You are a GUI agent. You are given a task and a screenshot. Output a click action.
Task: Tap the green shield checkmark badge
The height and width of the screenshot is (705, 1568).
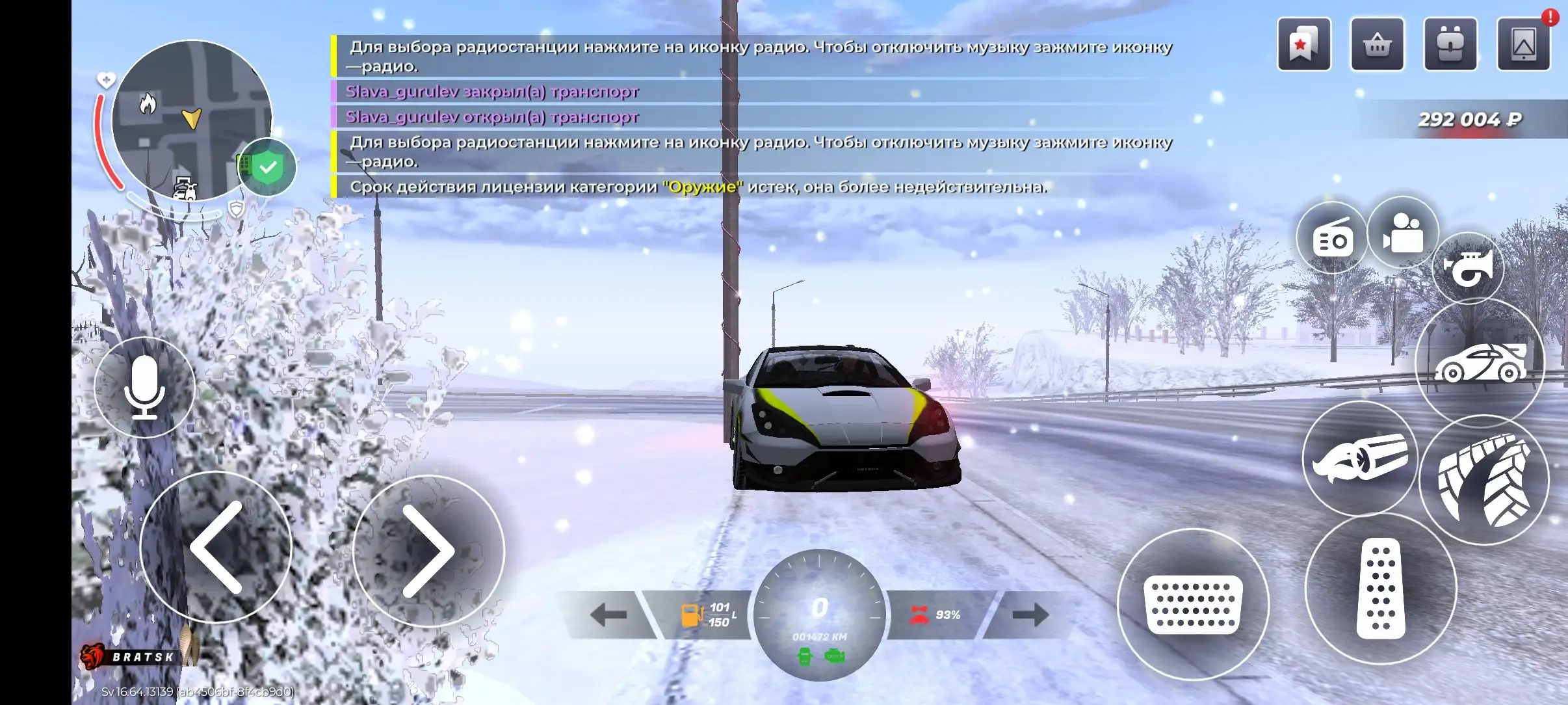point(268,168)
